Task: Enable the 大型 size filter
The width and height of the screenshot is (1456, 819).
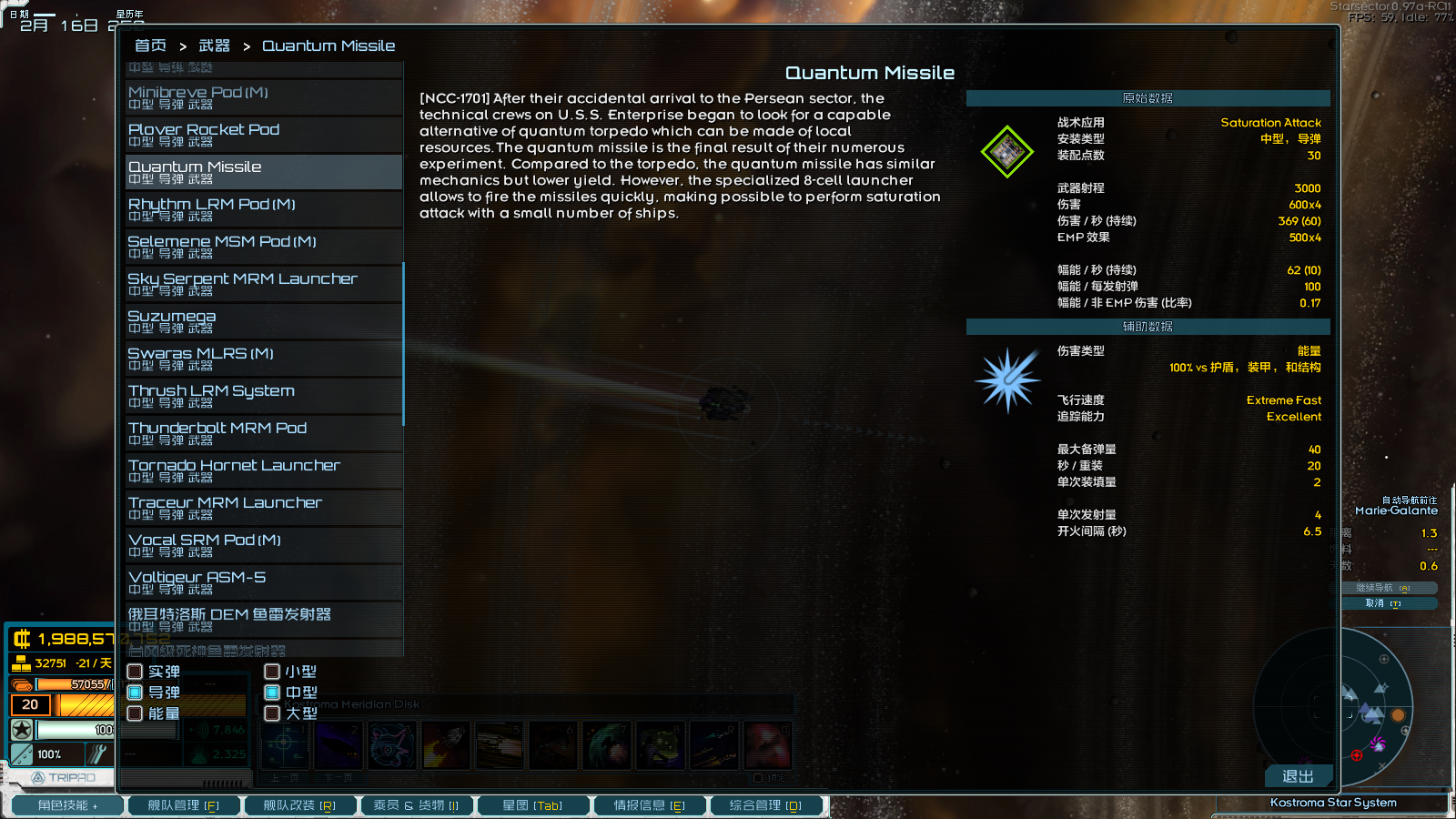Action: point(271,713)
